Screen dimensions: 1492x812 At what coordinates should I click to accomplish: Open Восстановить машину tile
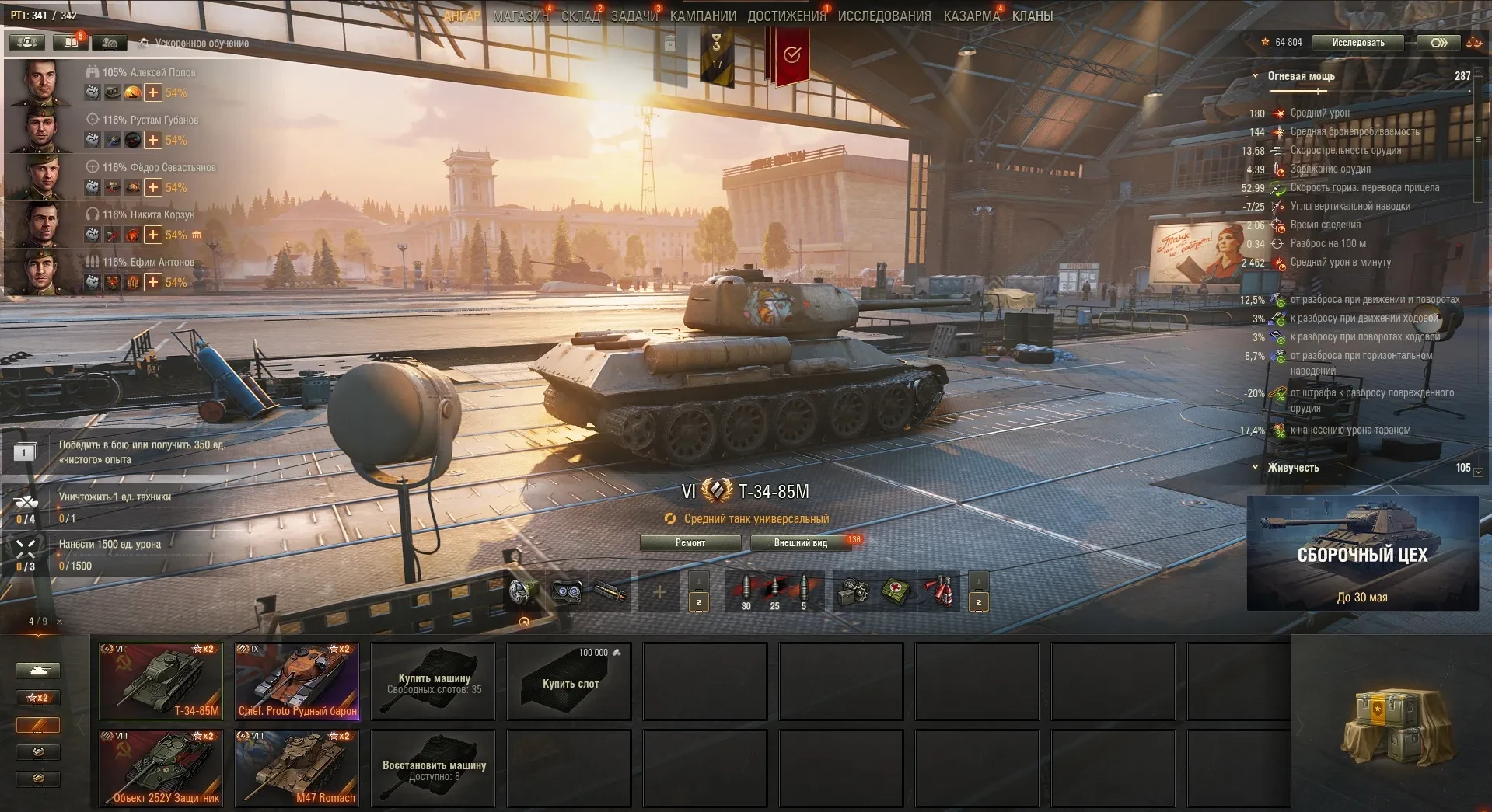[434, 768]
